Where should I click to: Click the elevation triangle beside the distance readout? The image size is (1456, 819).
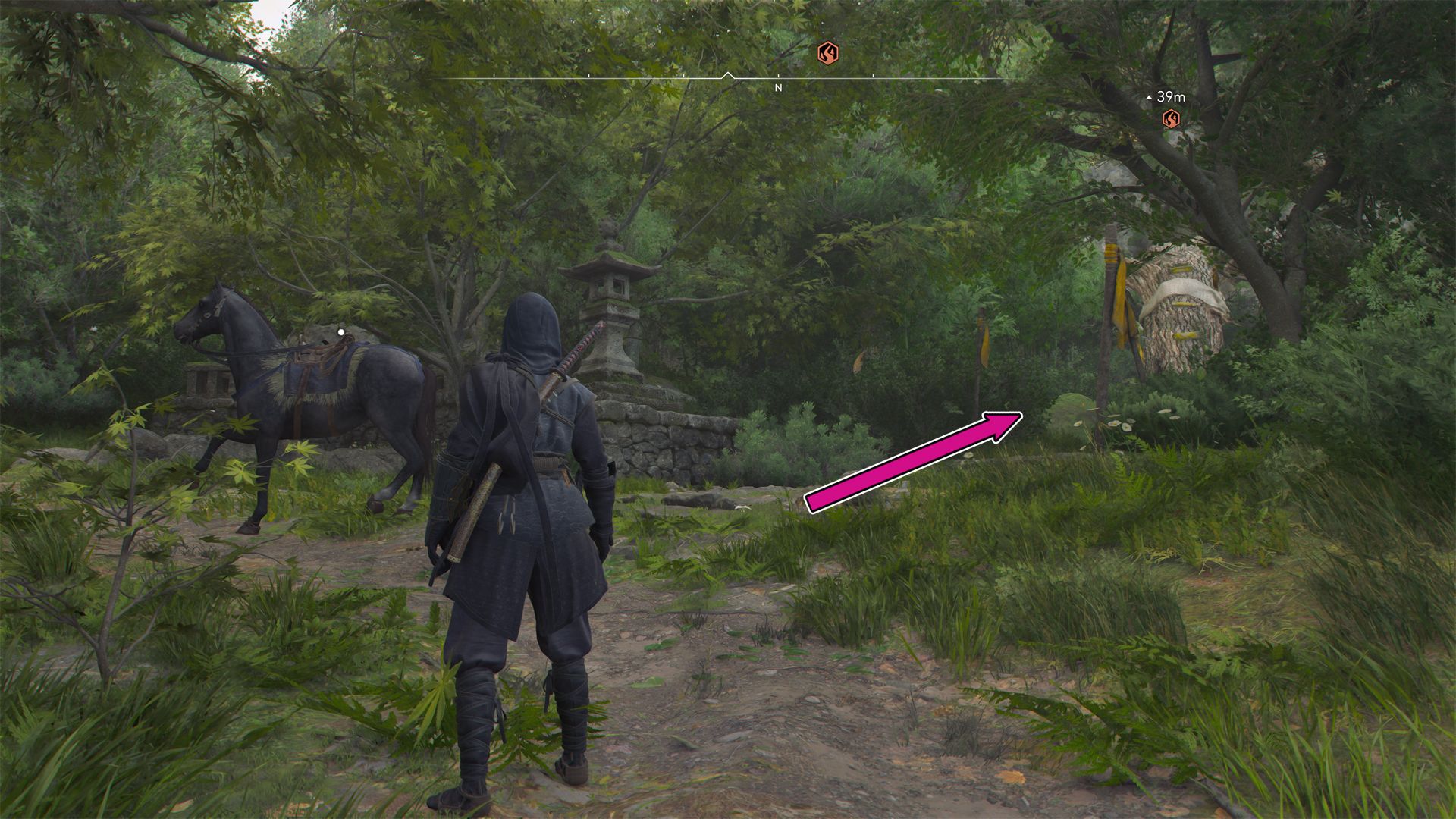(x=1147, y=96)
